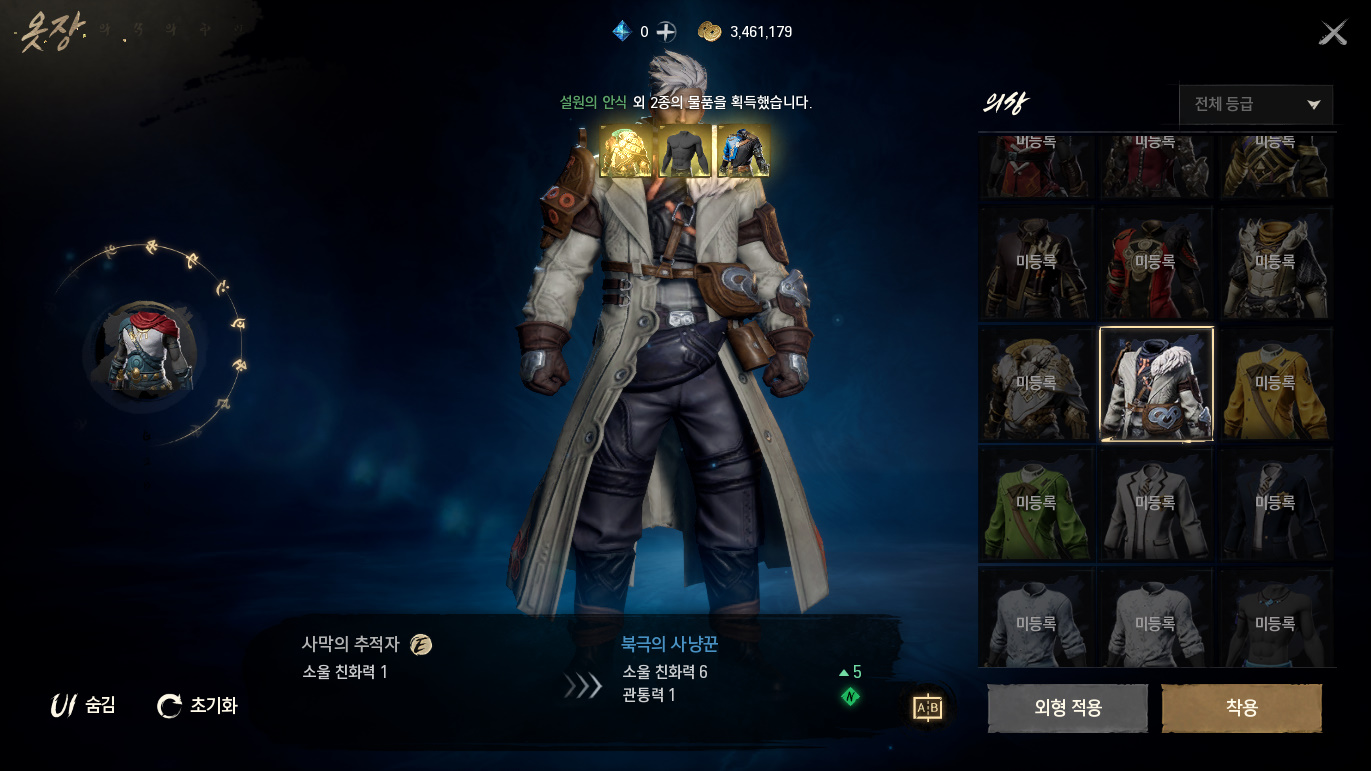Toggle the A|B comparison icon
Viewport: 1371px width, 771px height.
tap(928, 708)
